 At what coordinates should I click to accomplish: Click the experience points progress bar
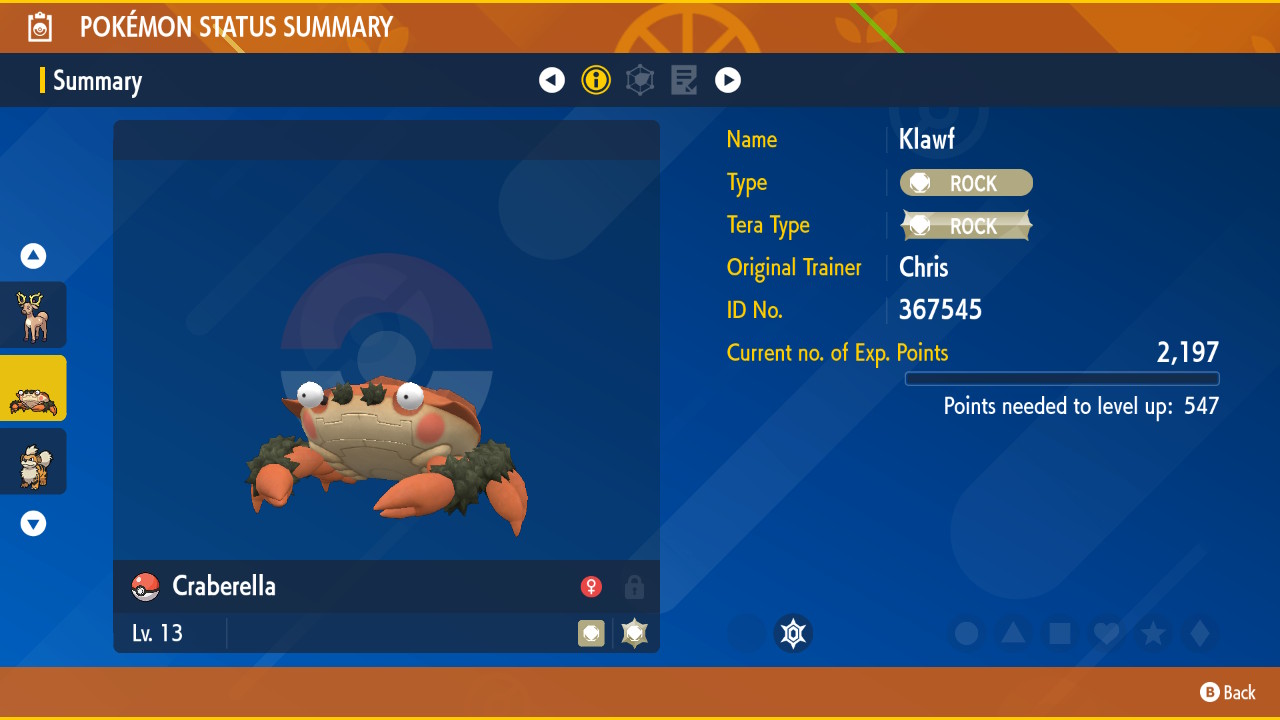pos(1062,378)
